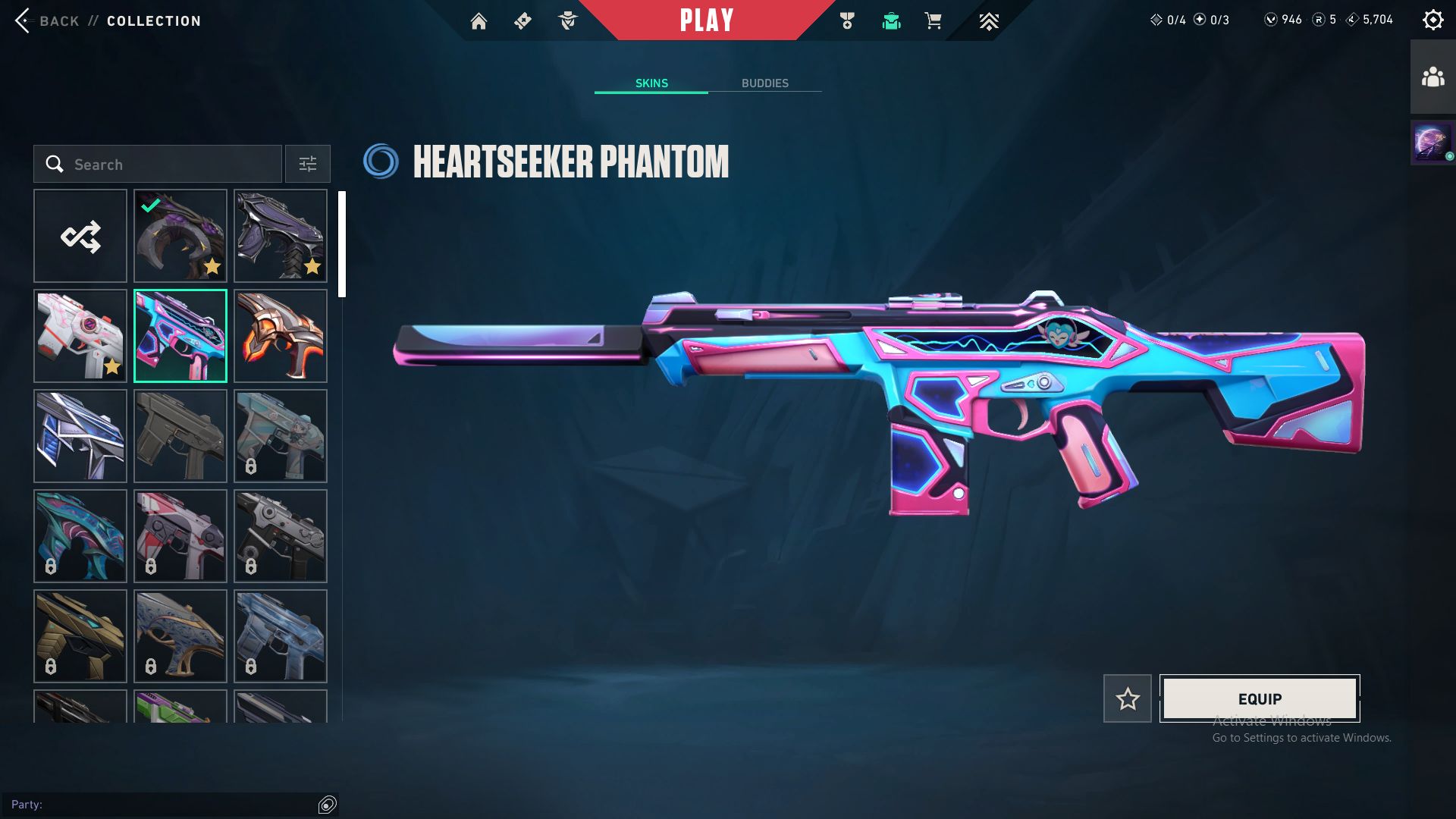Open the home screen icon
Screen dimensions: 1456x819
click(479, 21)
